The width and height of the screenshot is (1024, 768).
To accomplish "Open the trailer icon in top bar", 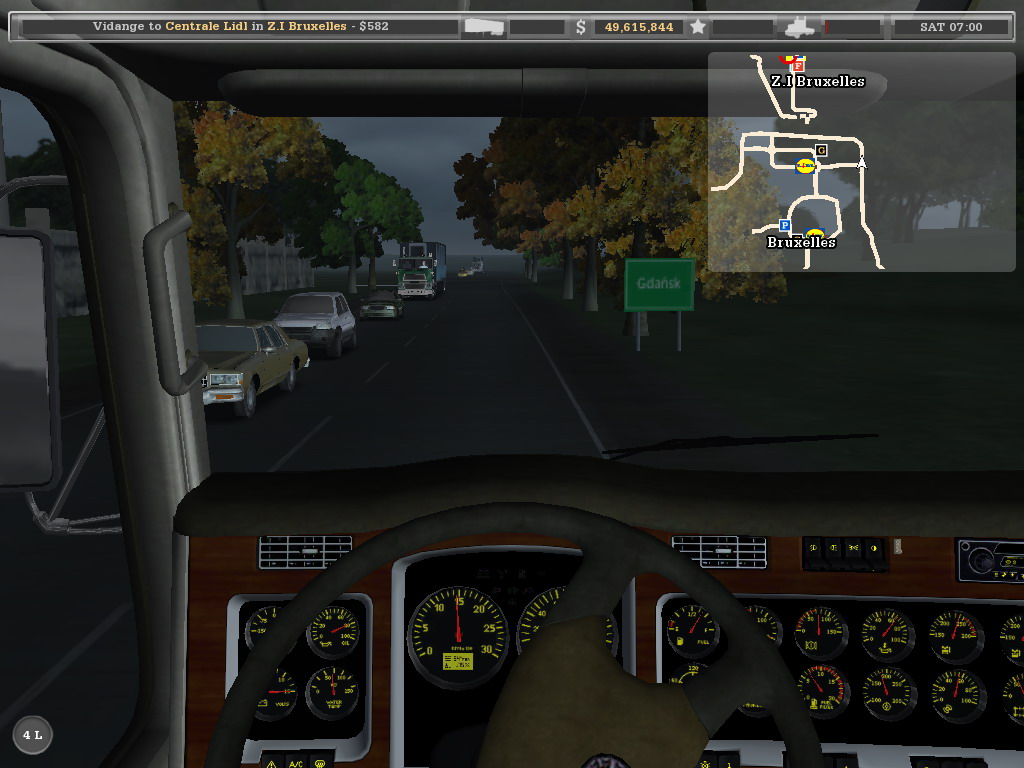I will point(485,27).
